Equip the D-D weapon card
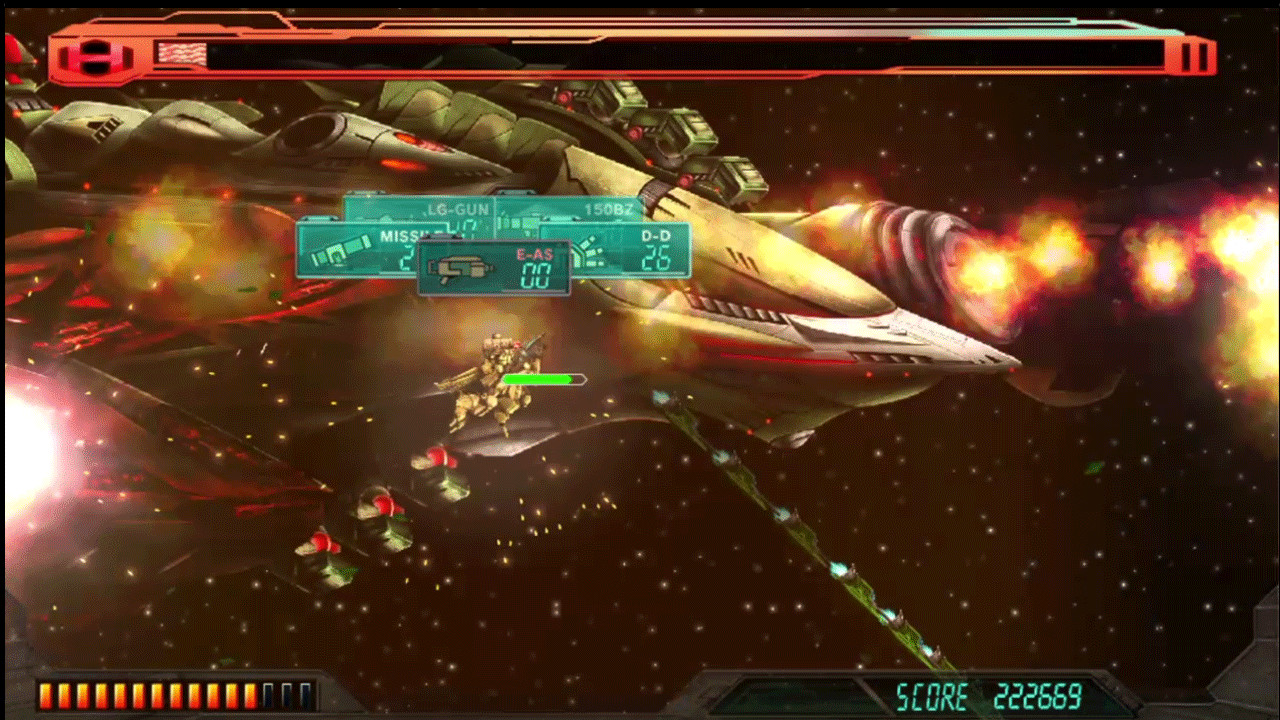This screenshot has height=720, width=1280. (x=640, y=250)
